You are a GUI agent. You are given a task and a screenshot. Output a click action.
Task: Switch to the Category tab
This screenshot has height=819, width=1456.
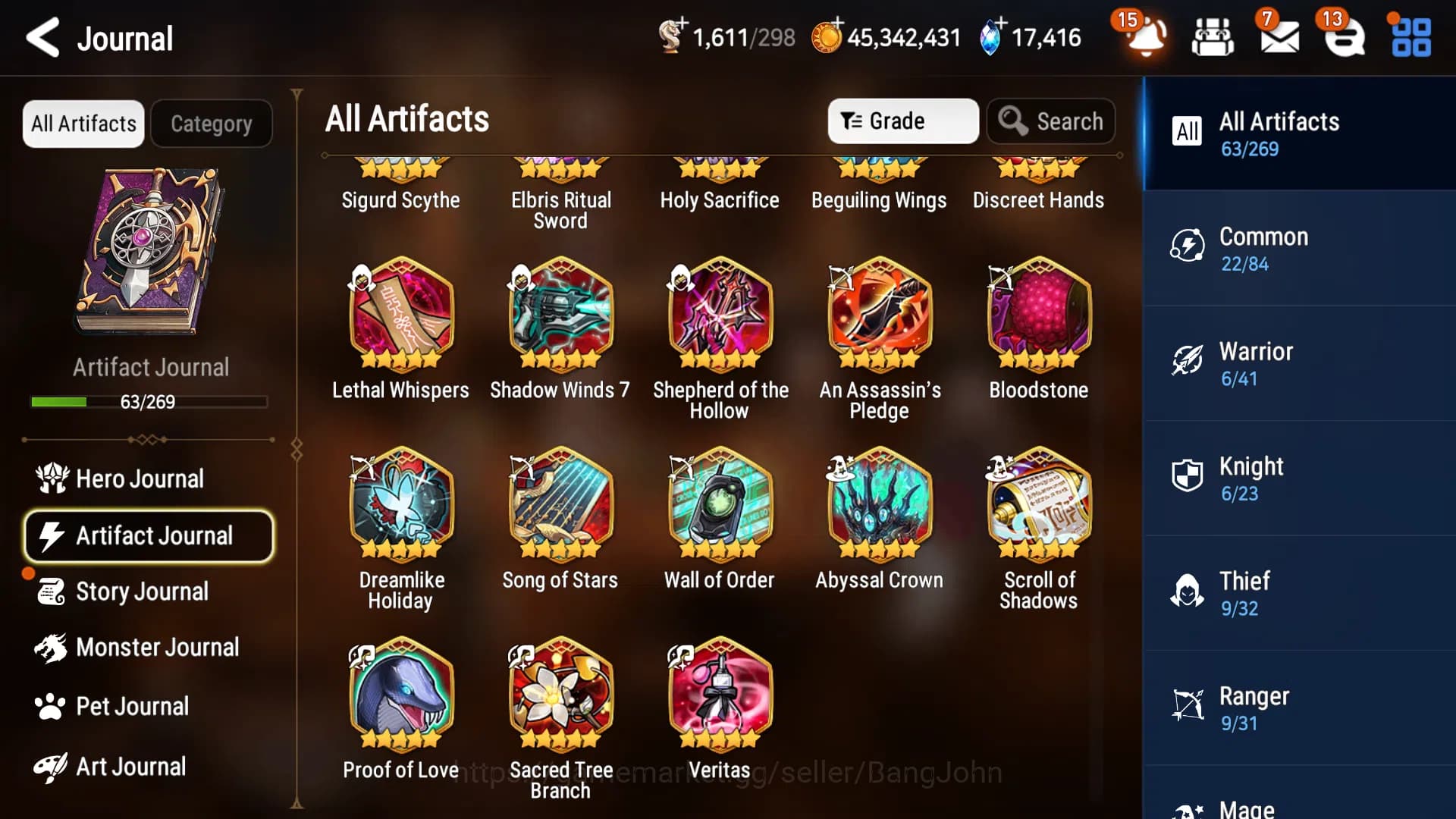tap(212, 123)
